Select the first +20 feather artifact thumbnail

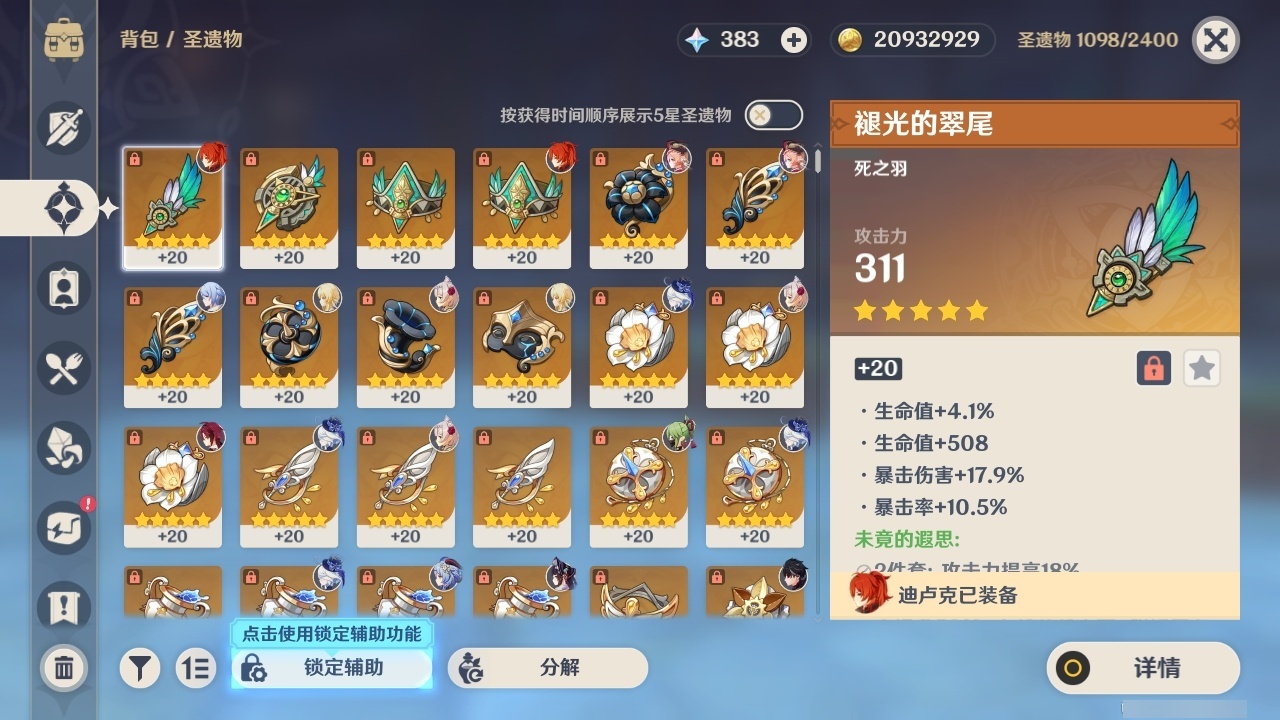(172, 207)
